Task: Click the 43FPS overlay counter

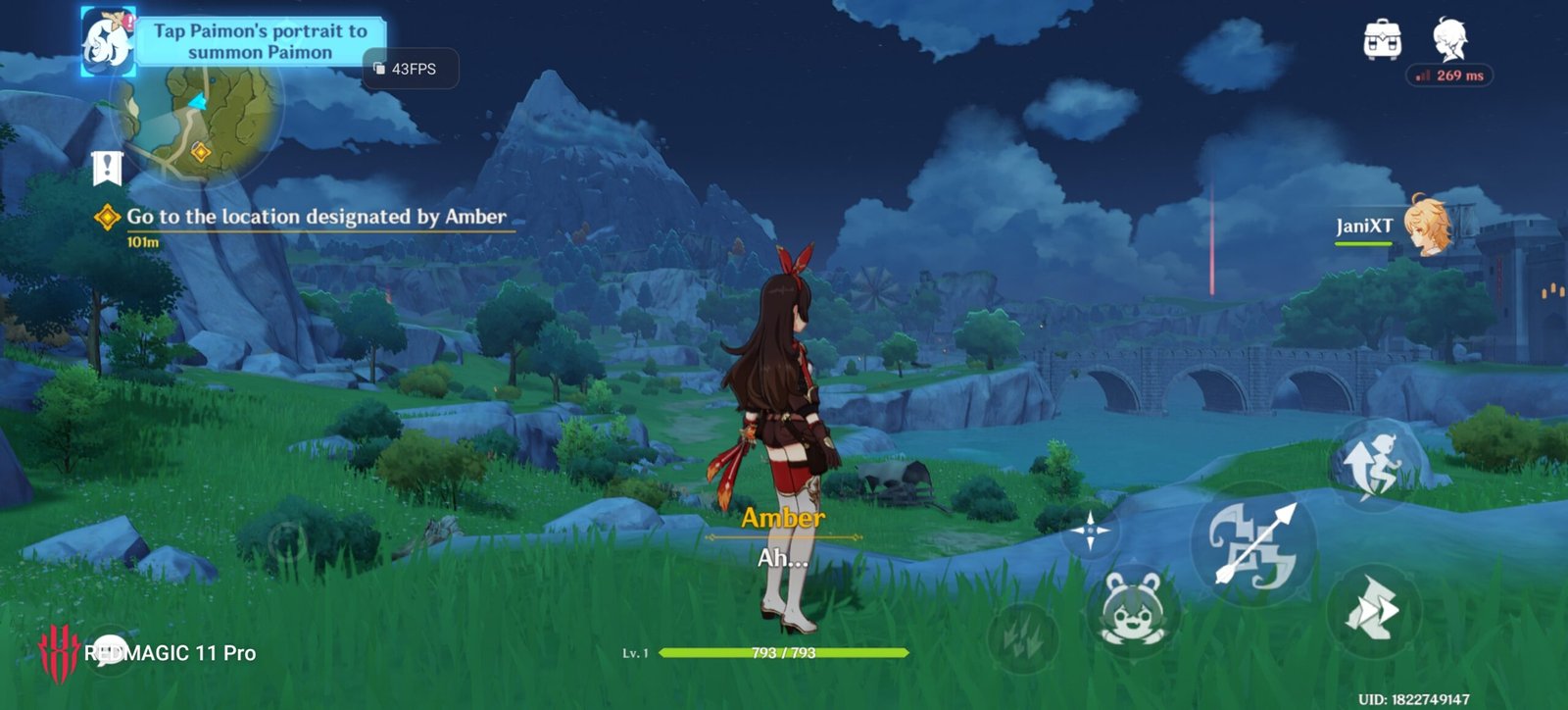Action: 412,69
